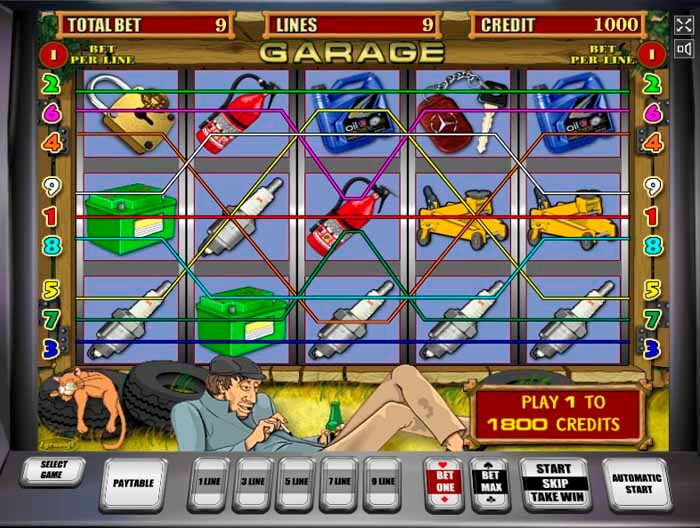Spin reels with Start Skip Take Win button
This screenshot has width=700, height=528.
point(553,482)
